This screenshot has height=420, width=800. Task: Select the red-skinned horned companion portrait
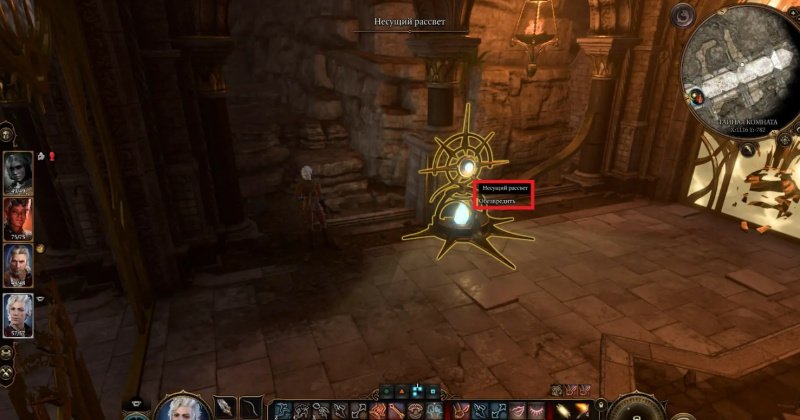[x=18, y=217]
